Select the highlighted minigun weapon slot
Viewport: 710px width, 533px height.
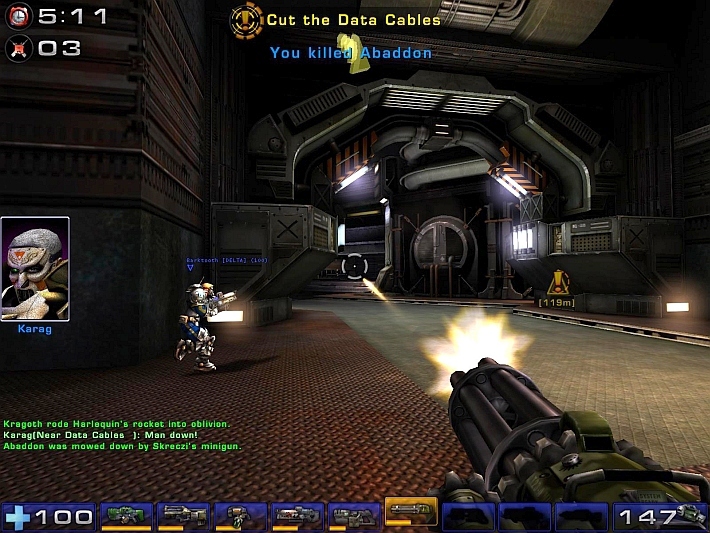click(x=411, y=513)
